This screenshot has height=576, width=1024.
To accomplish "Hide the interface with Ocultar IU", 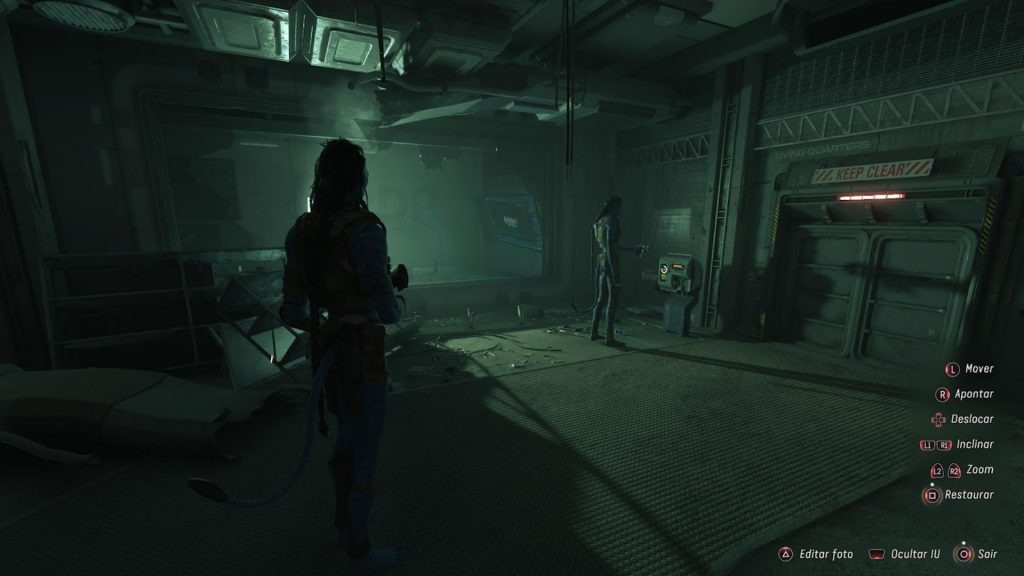I will tap(905, 552).
